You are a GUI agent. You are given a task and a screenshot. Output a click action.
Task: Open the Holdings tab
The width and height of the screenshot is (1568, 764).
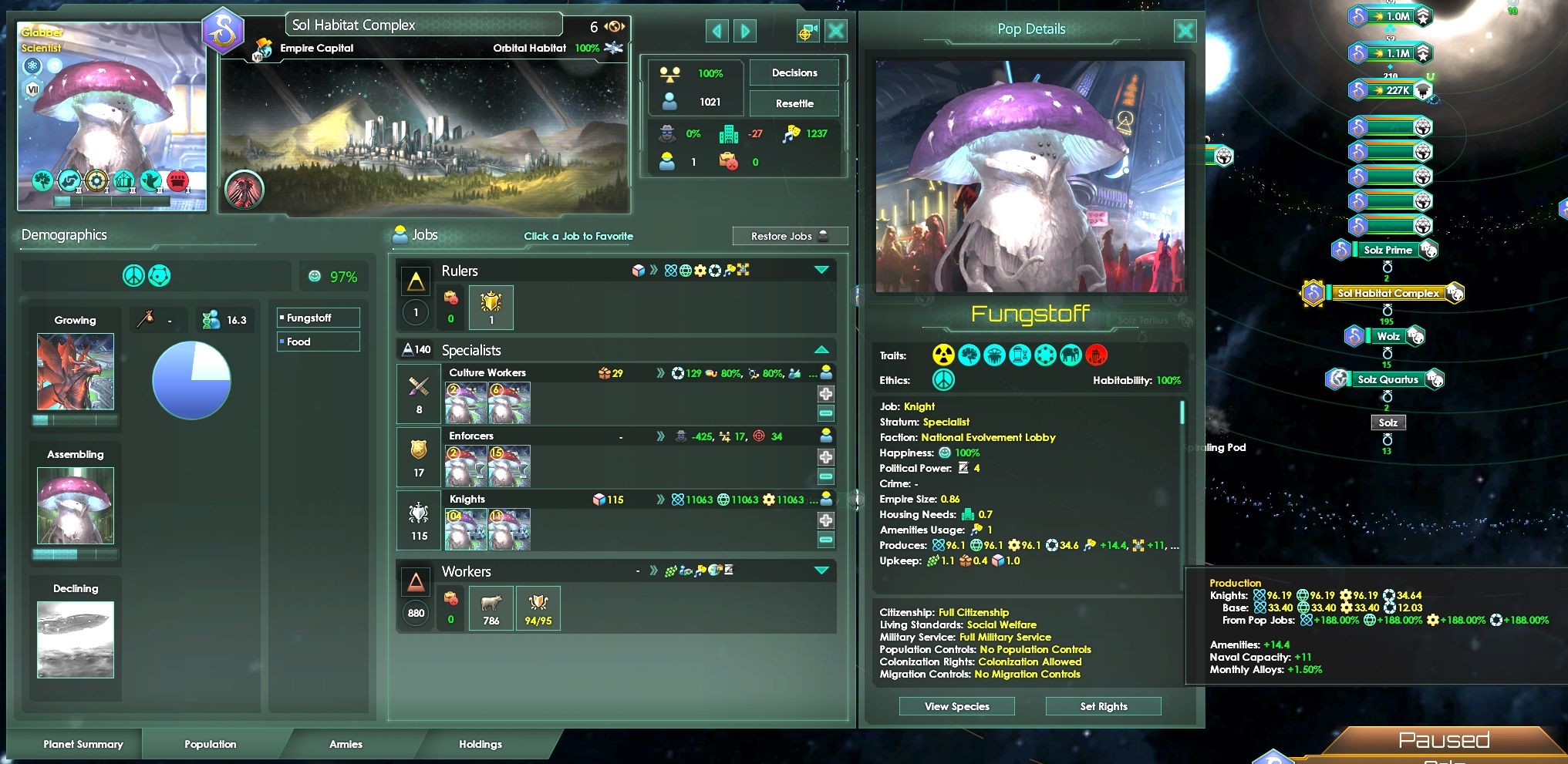481,744
